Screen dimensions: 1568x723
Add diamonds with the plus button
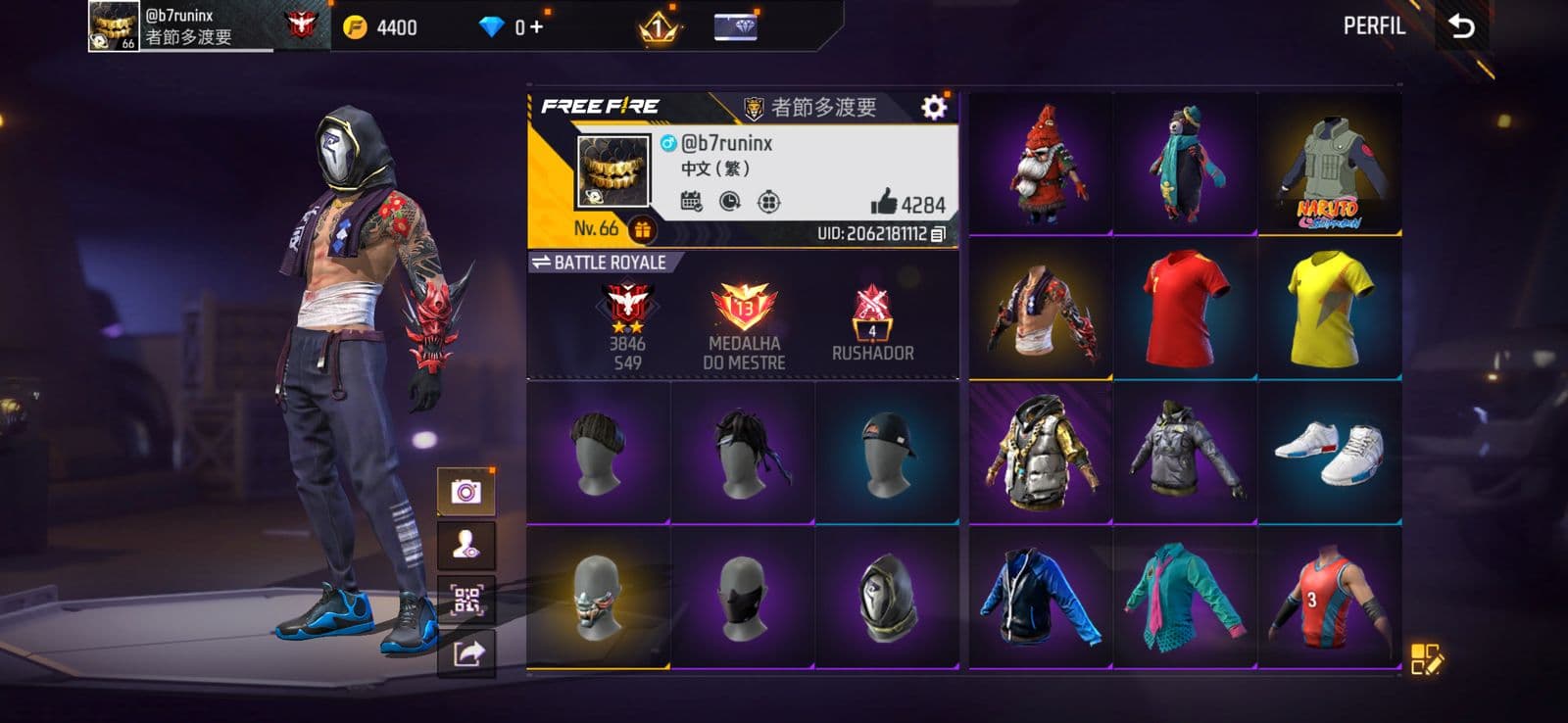click(x=536, y=26)
